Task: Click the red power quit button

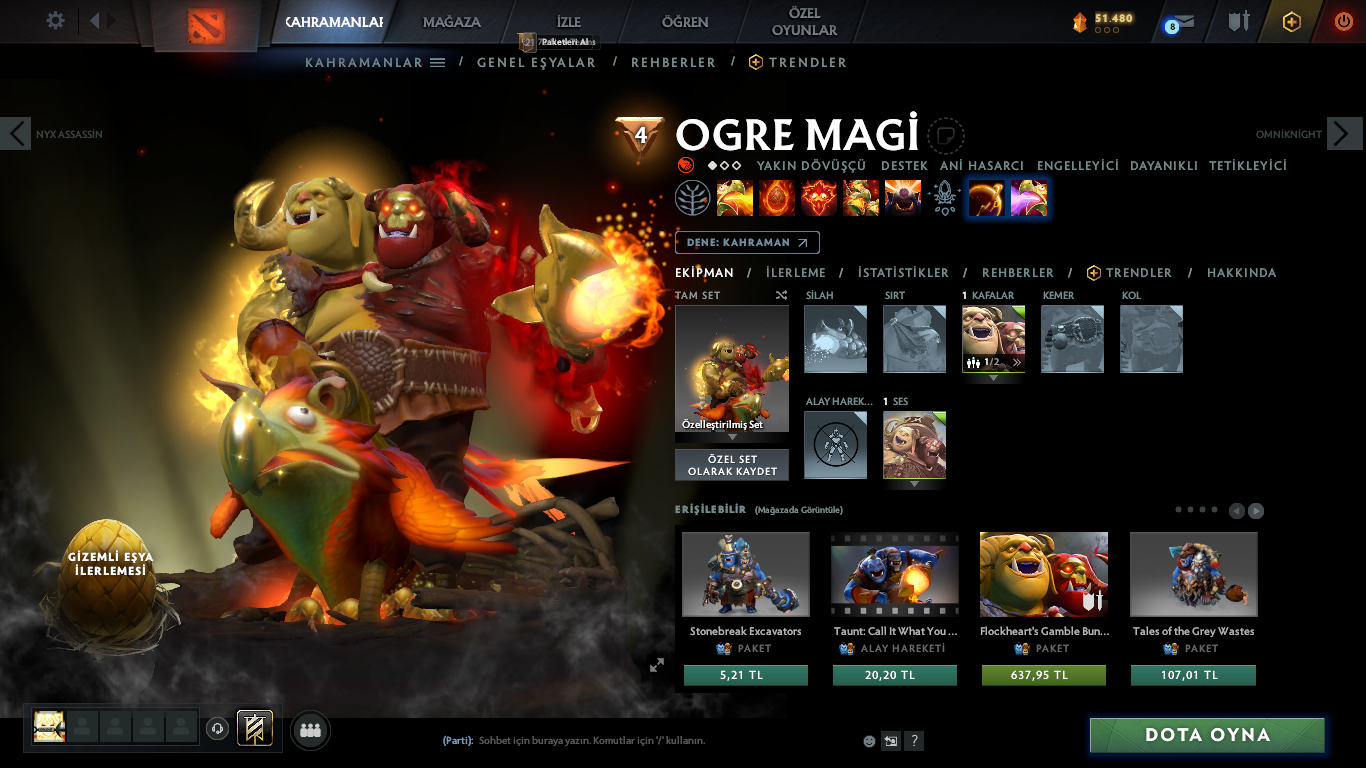Action: click(1343, 21)
